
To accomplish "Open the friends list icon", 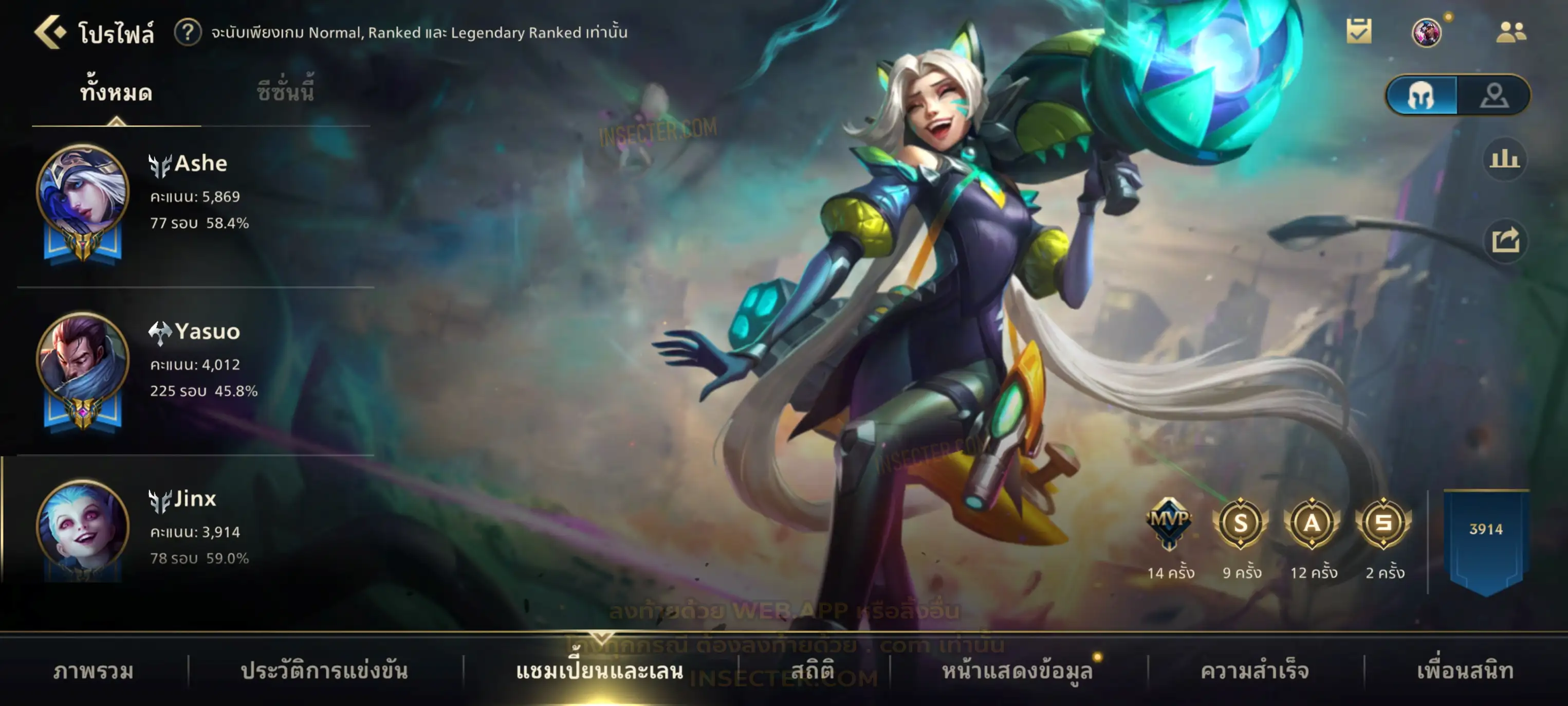I will coord(1511,32).
